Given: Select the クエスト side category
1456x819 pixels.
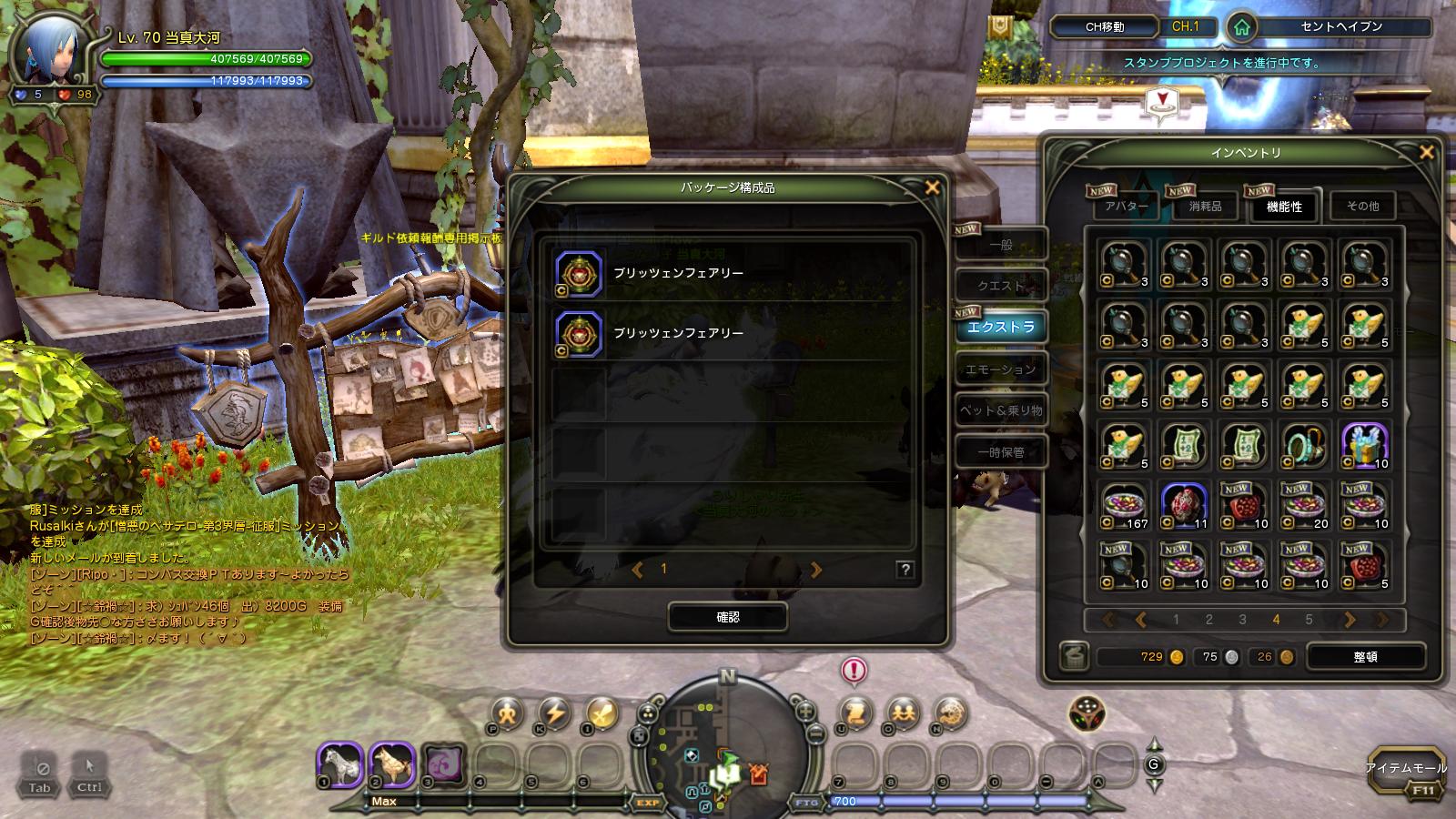Looking at the screenshot, I should [x=1000, y=286].
